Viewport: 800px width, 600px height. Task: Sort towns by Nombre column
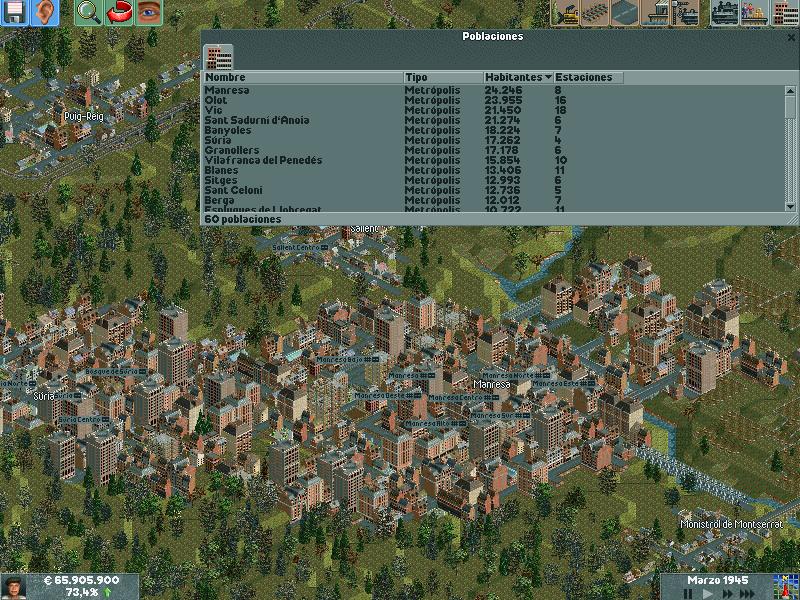pyautogui.click(x=302, y=77)
